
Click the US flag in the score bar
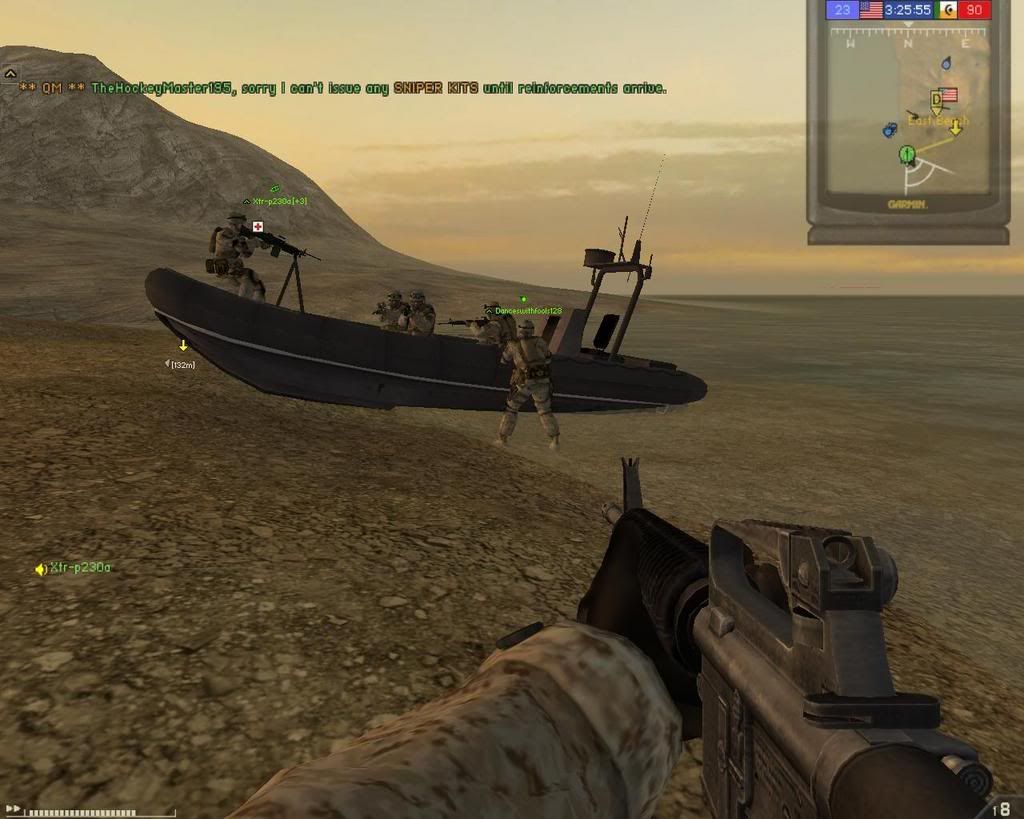click(870, 10)
